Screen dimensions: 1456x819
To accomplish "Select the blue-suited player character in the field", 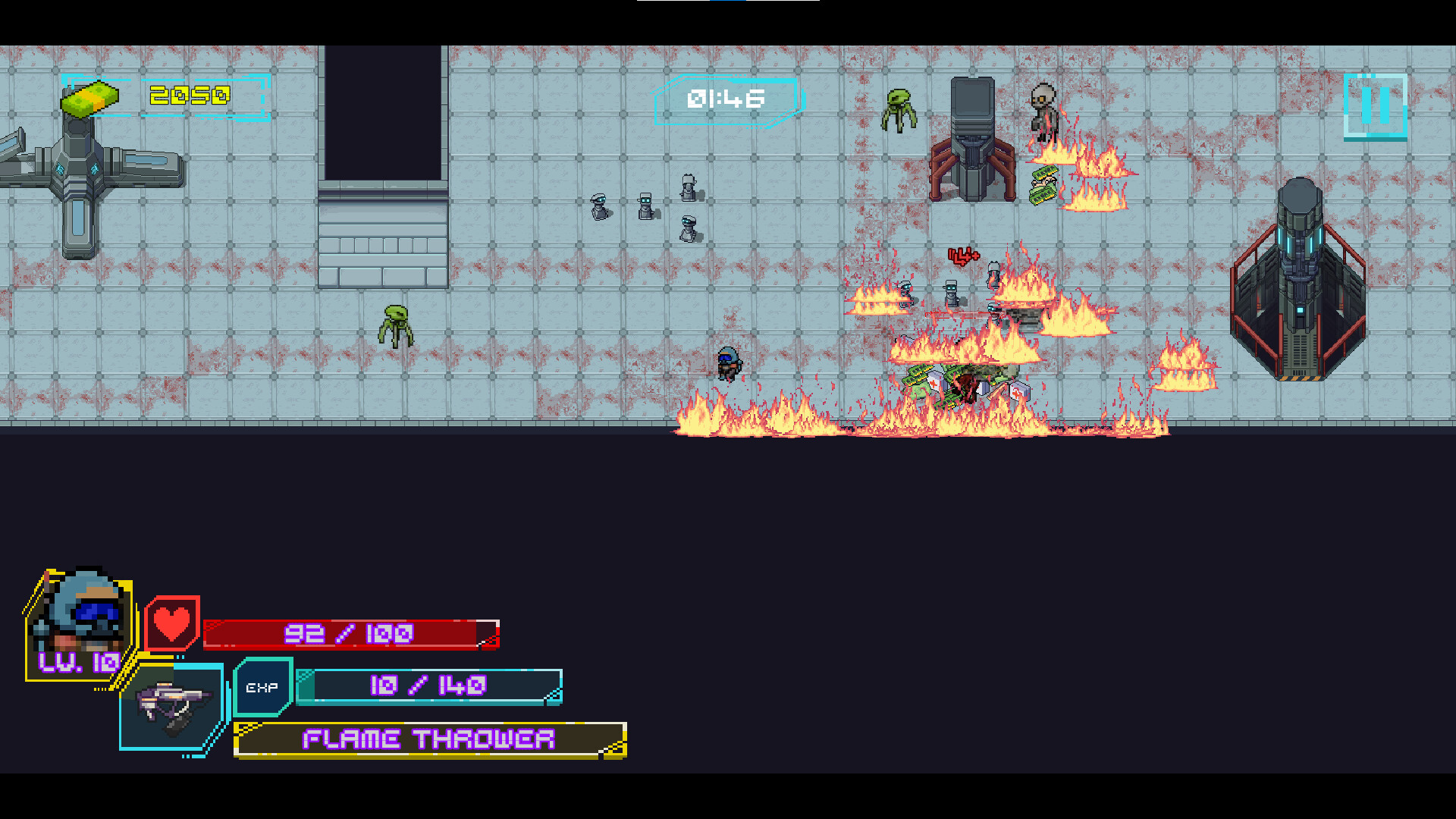I will [x=729, y=364].
